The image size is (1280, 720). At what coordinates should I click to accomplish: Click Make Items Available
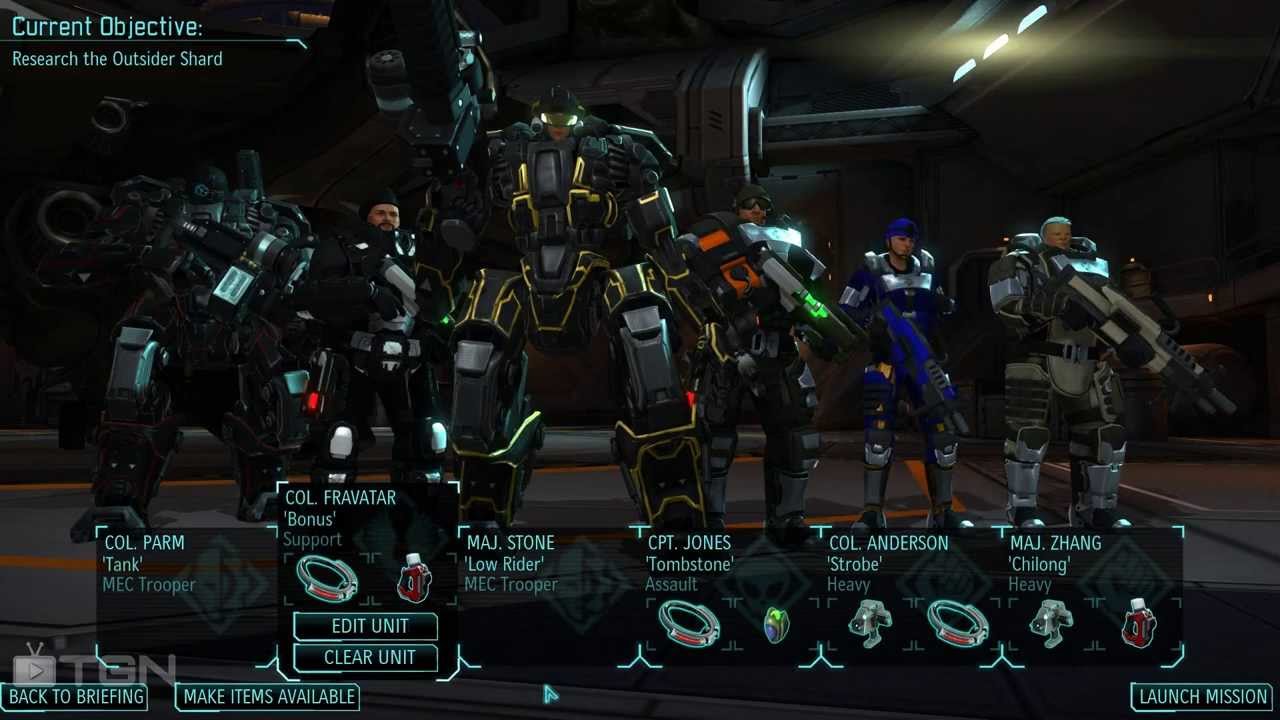(x=269, y=697)
